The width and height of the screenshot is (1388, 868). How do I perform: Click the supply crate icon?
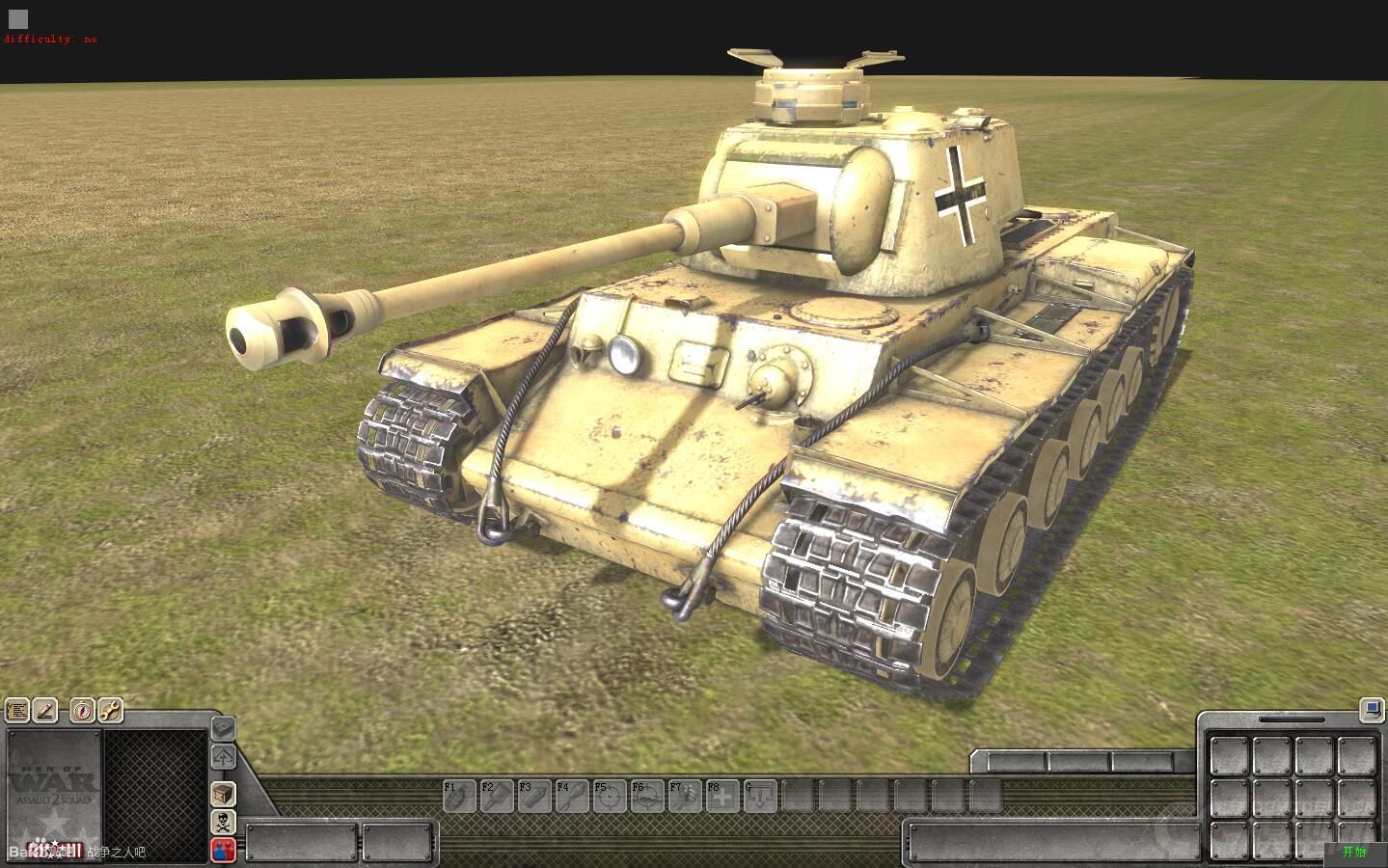coord(223,795)
